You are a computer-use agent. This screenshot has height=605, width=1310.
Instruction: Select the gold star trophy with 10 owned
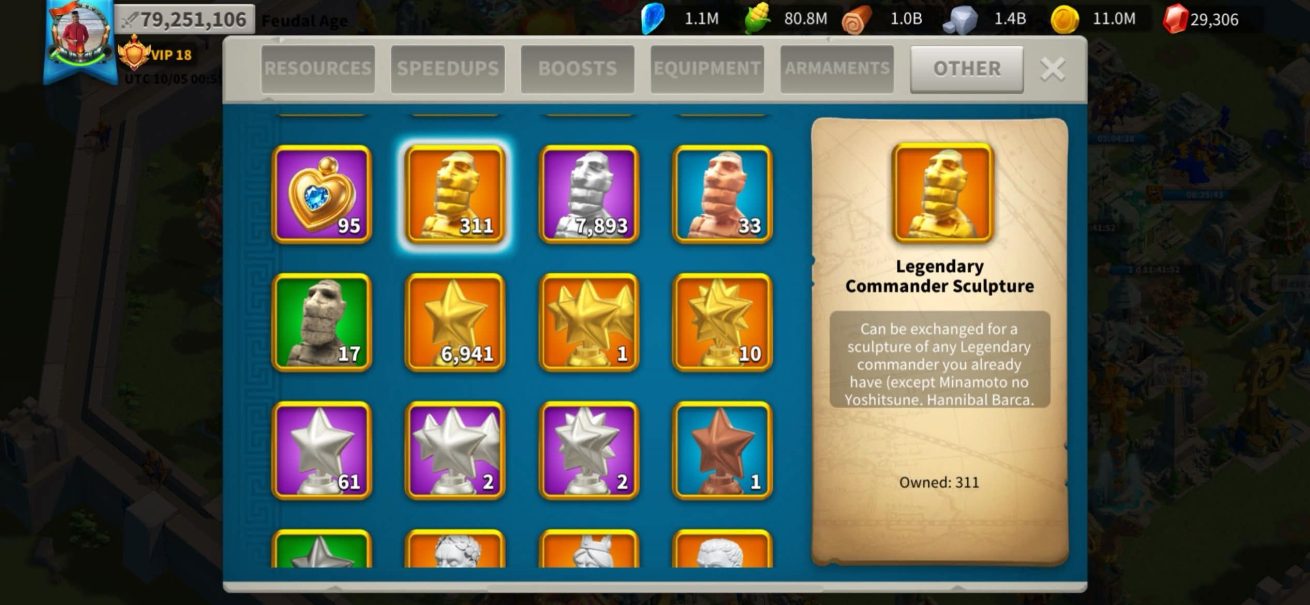(722, 322)
